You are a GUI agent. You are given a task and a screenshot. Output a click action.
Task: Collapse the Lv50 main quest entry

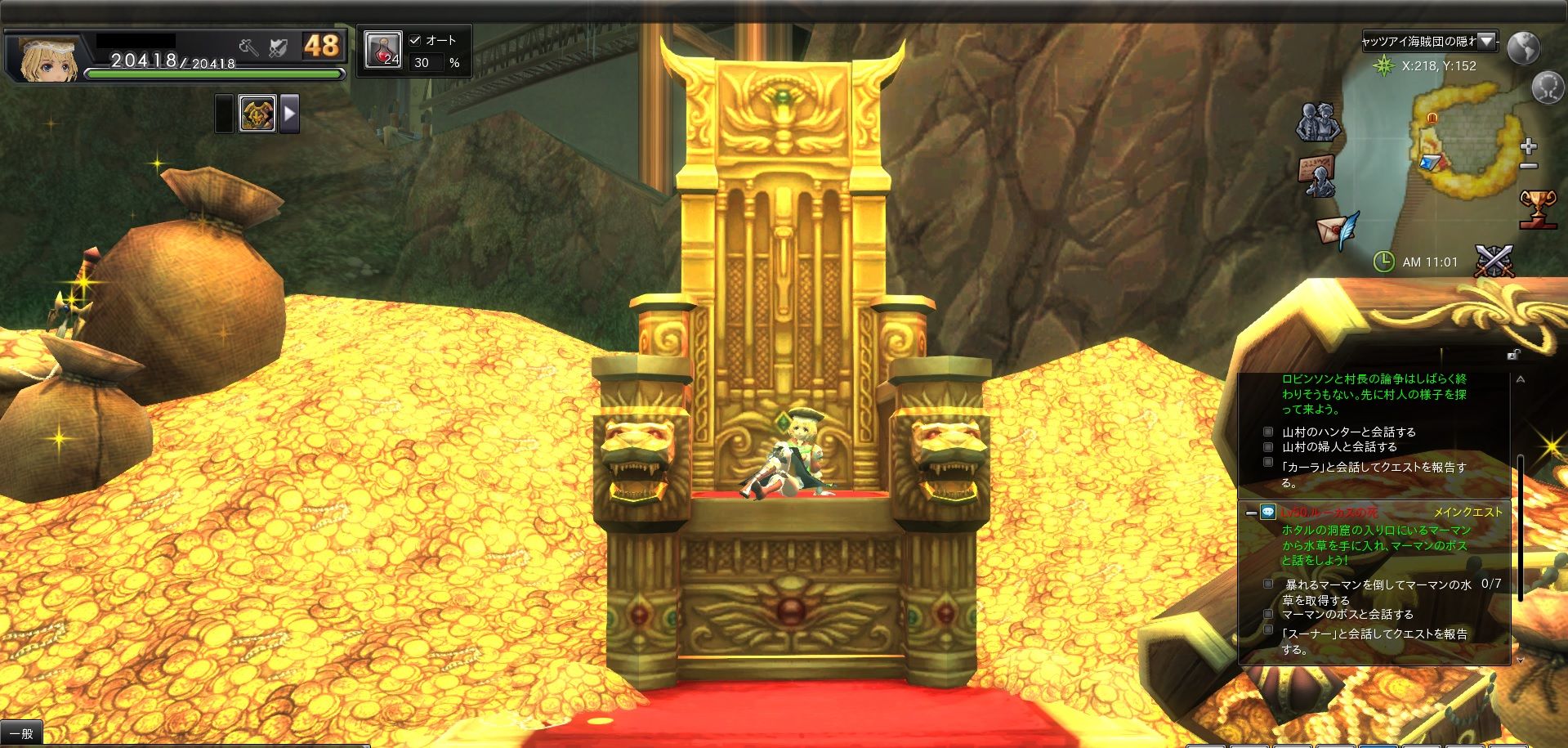1251,513
